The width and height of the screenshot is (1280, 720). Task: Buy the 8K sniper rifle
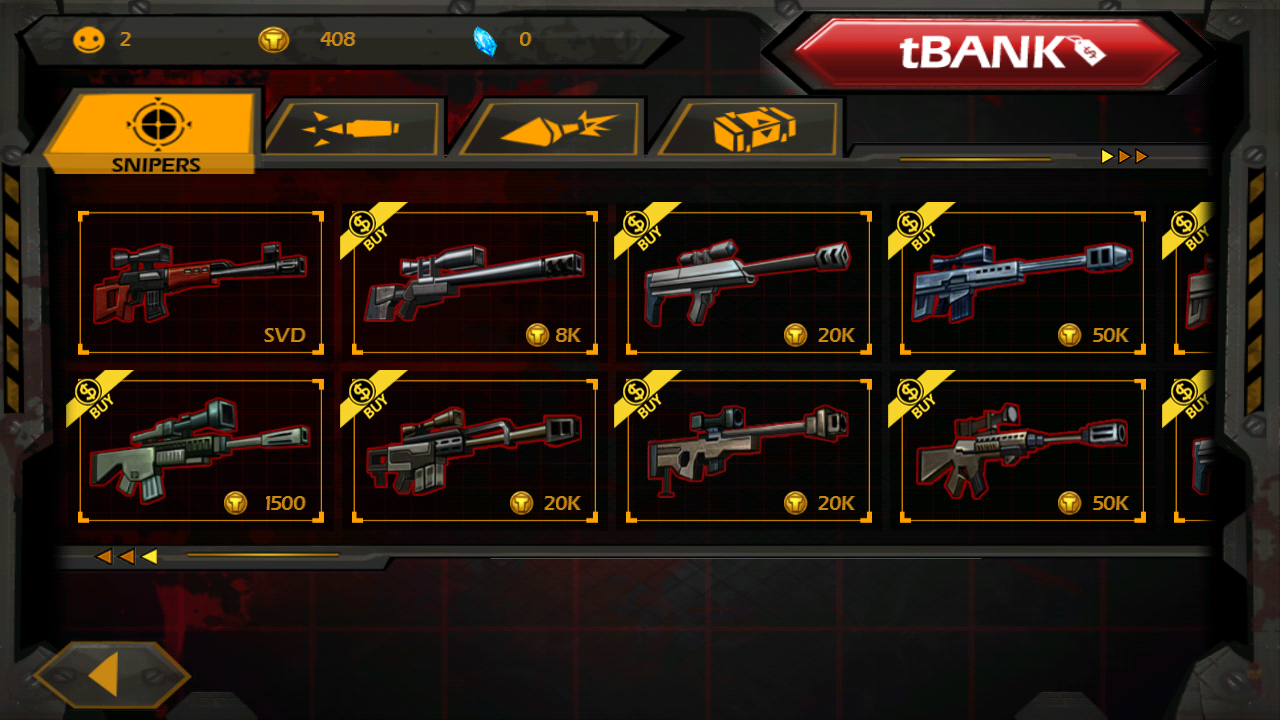475,282
